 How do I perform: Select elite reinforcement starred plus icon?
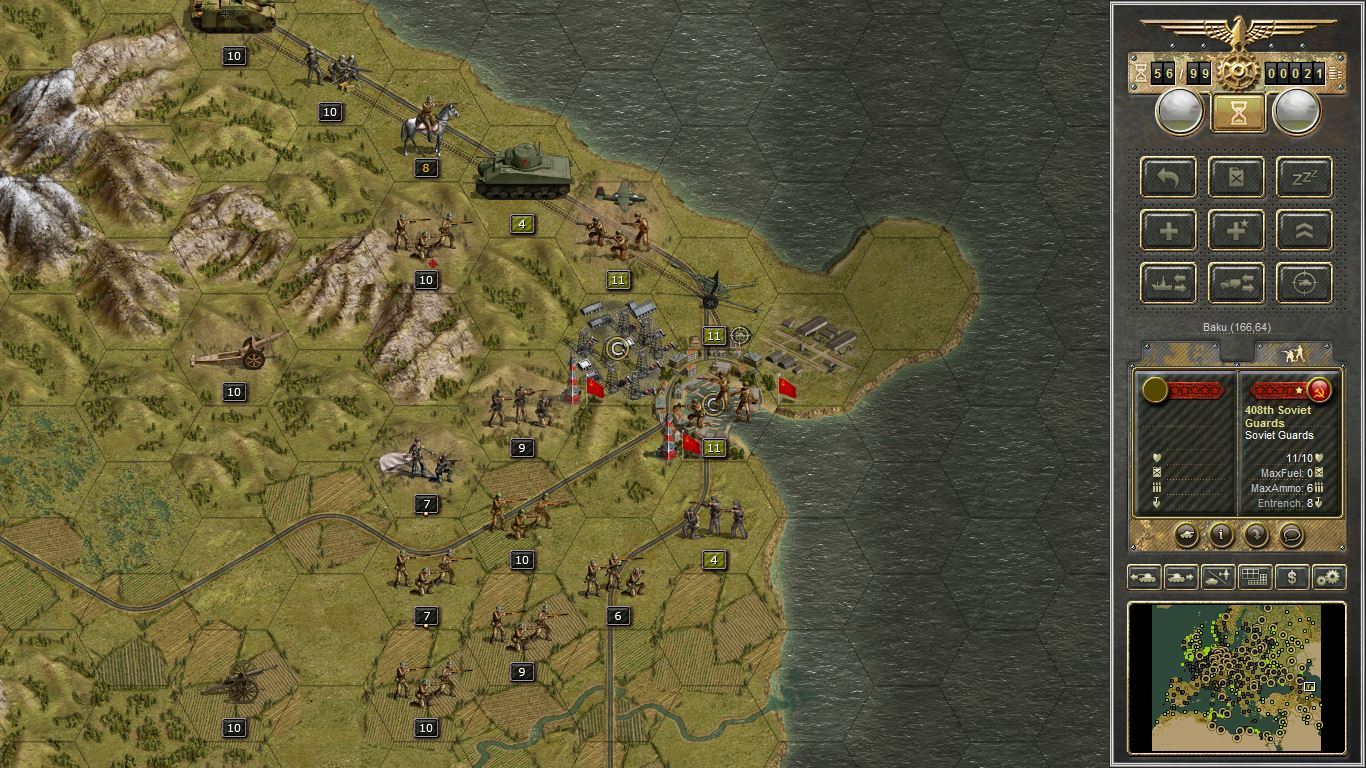[x=1236, y=230]
